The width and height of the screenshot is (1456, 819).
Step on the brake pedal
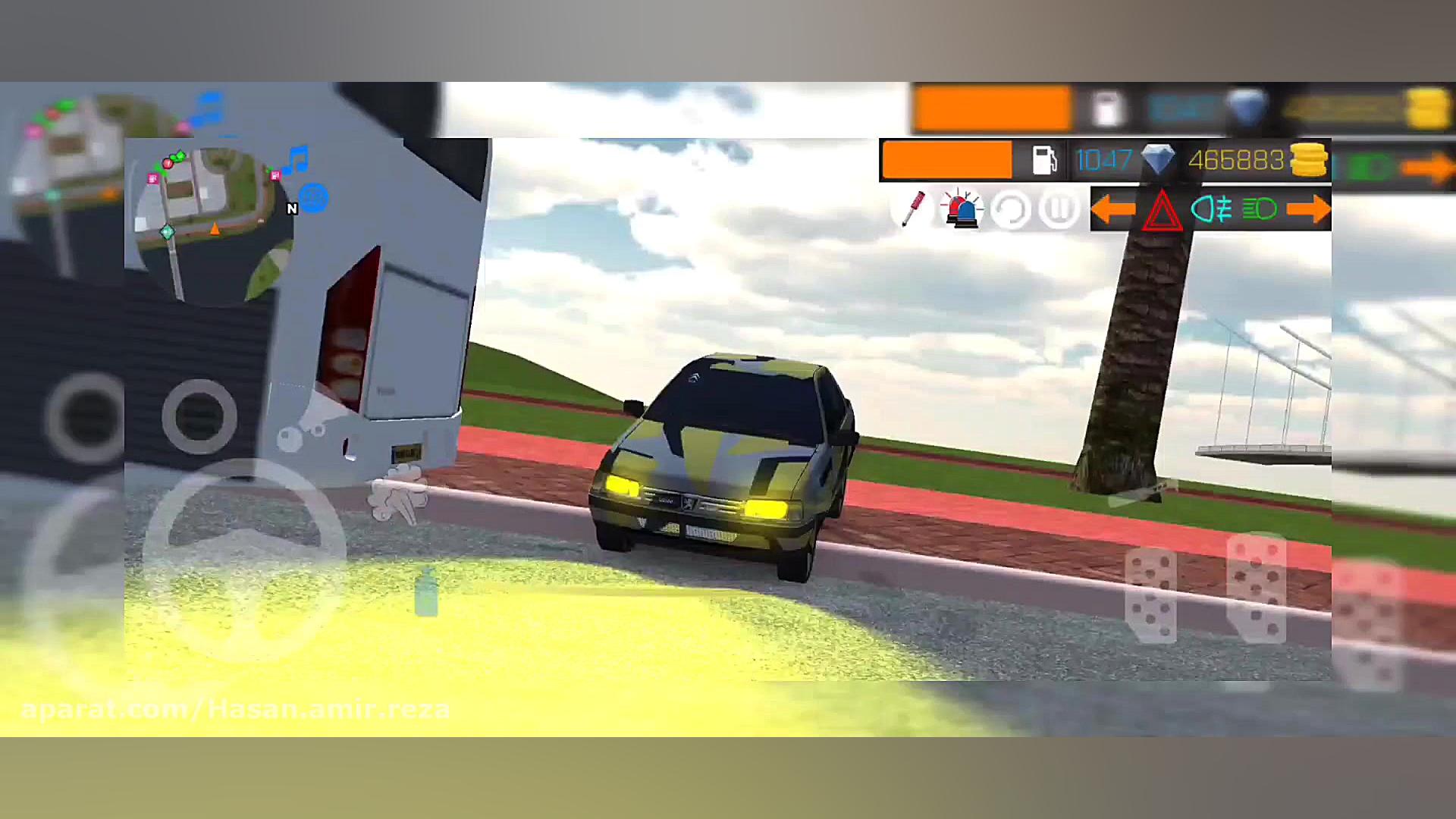(x=1150, y=595)
